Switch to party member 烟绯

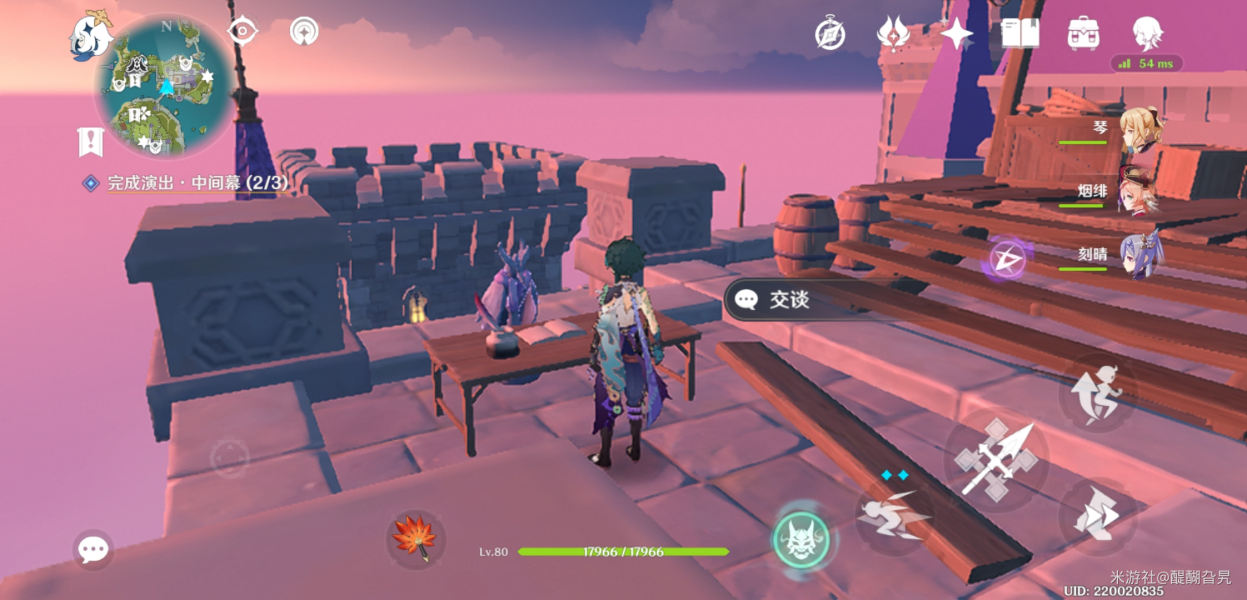(1138, 192)
